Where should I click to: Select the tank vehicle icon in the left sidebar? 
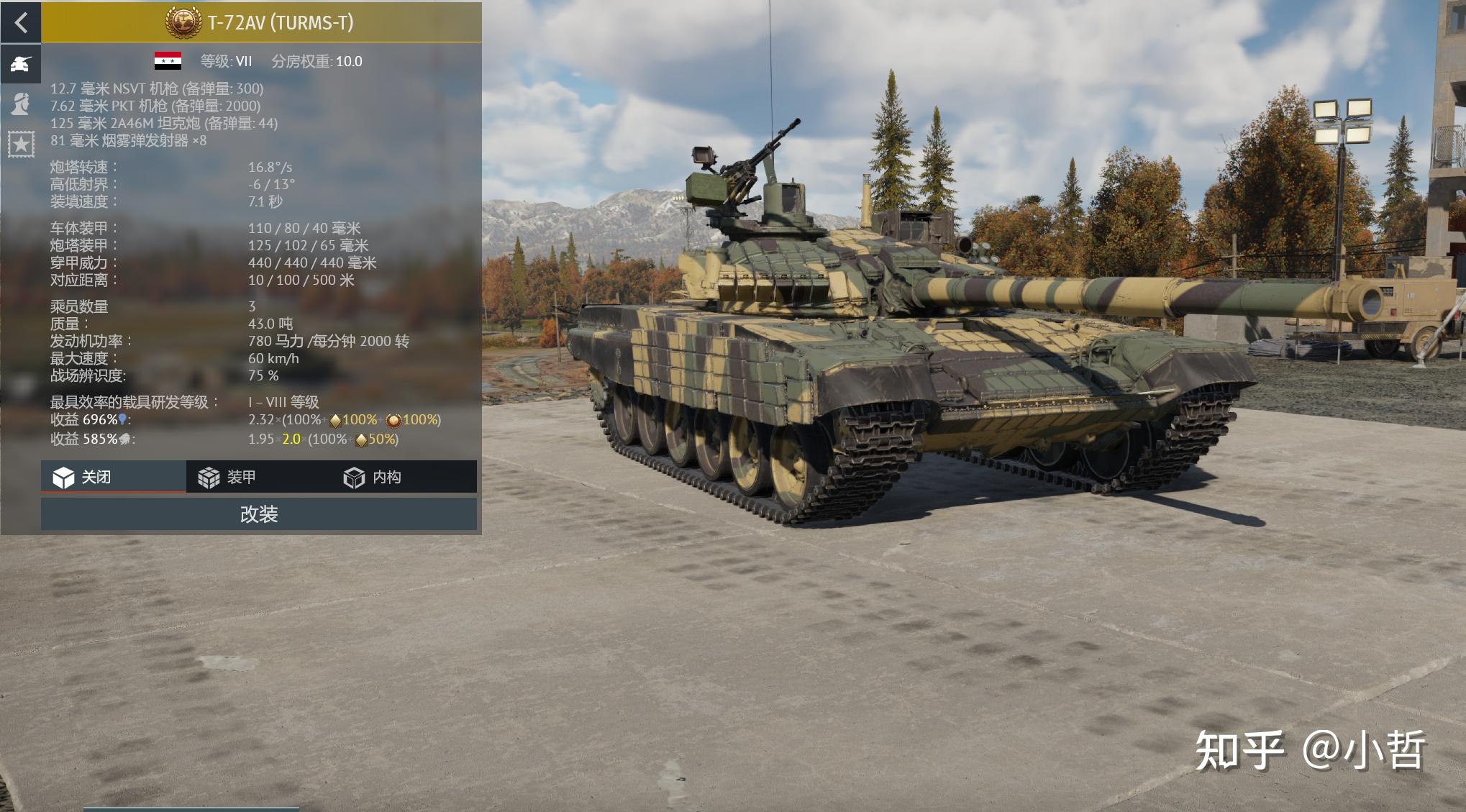(22, 65)
